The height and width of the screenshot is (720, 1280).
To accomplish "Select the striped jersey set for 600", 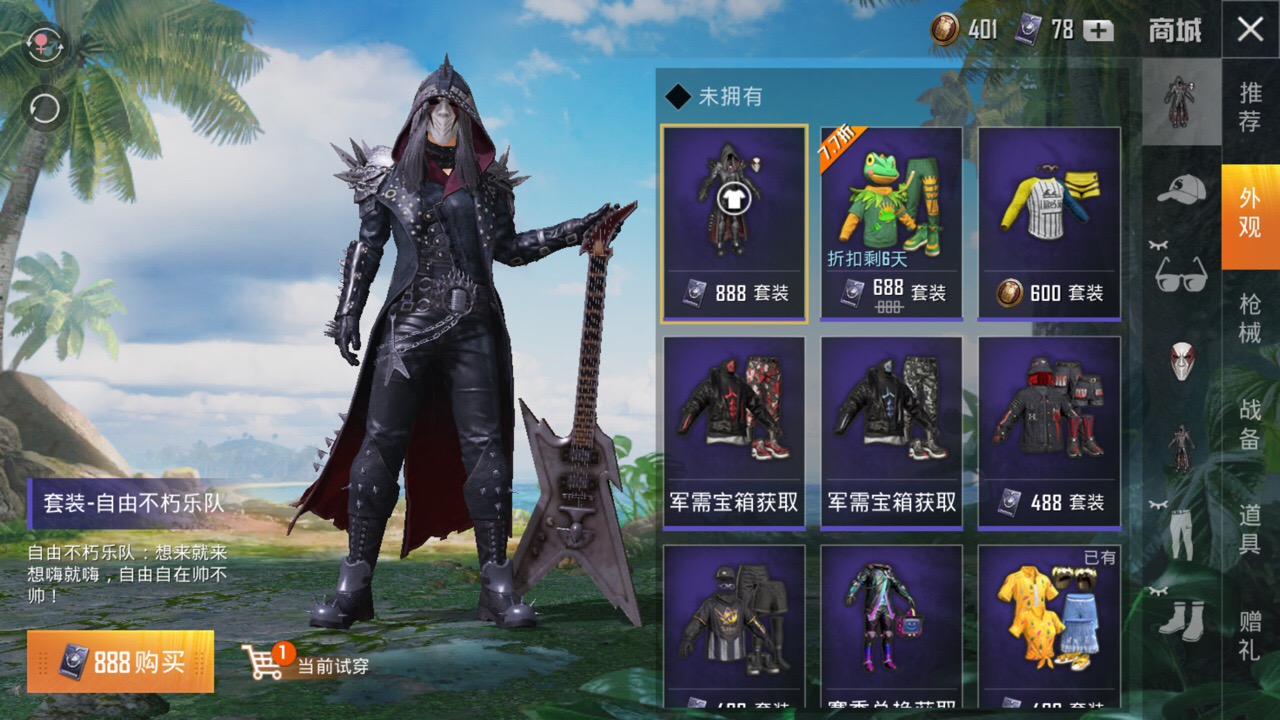I will (1049, 223).
